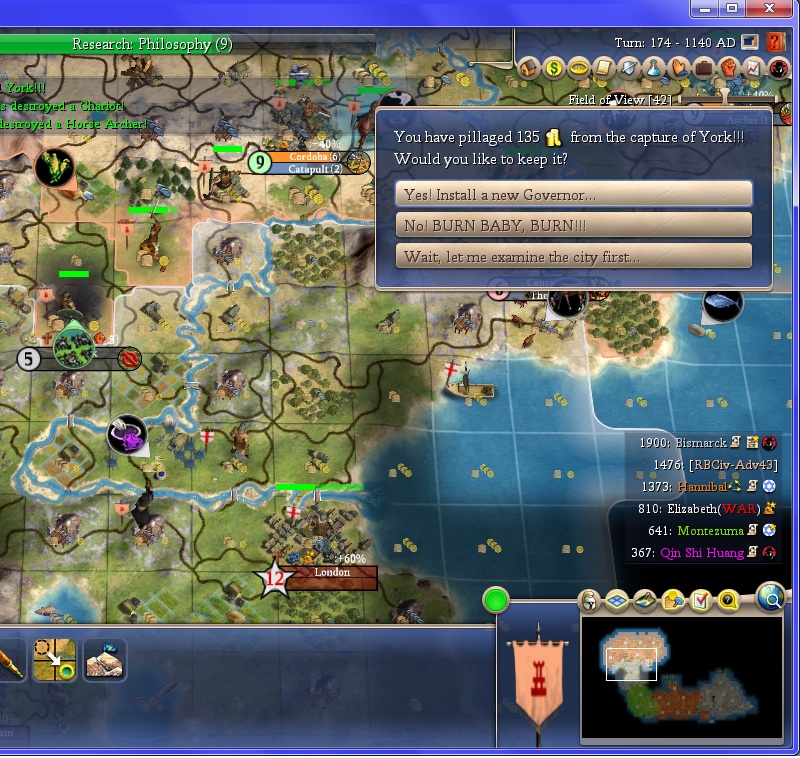Viewport: 800px width, 758px height.
Task: Open the Civilopedia question mark book
Action: (x=776, y=43)
